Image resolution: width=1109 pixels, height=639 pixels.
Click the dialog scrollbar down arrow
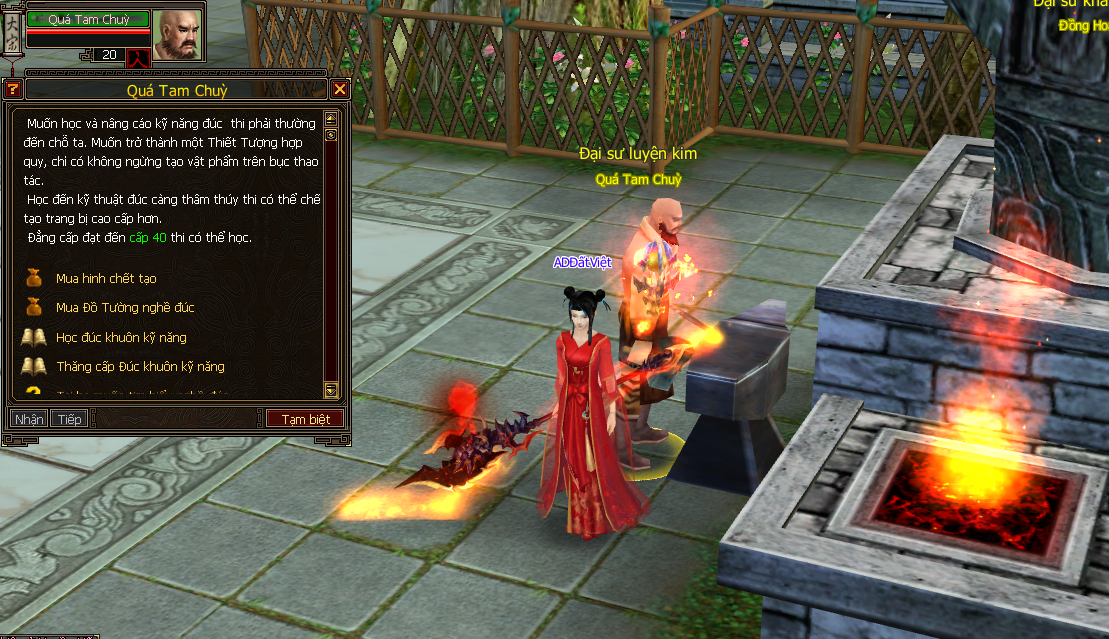[331, 390]
